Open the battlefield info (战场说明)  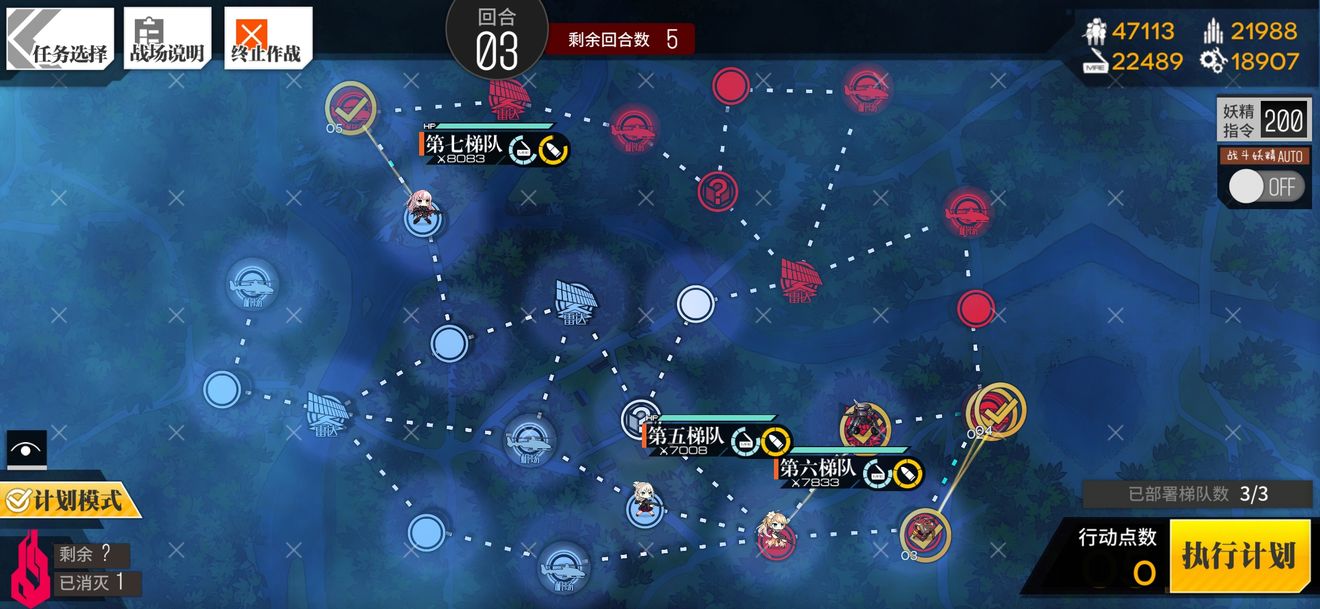point(167,40)
